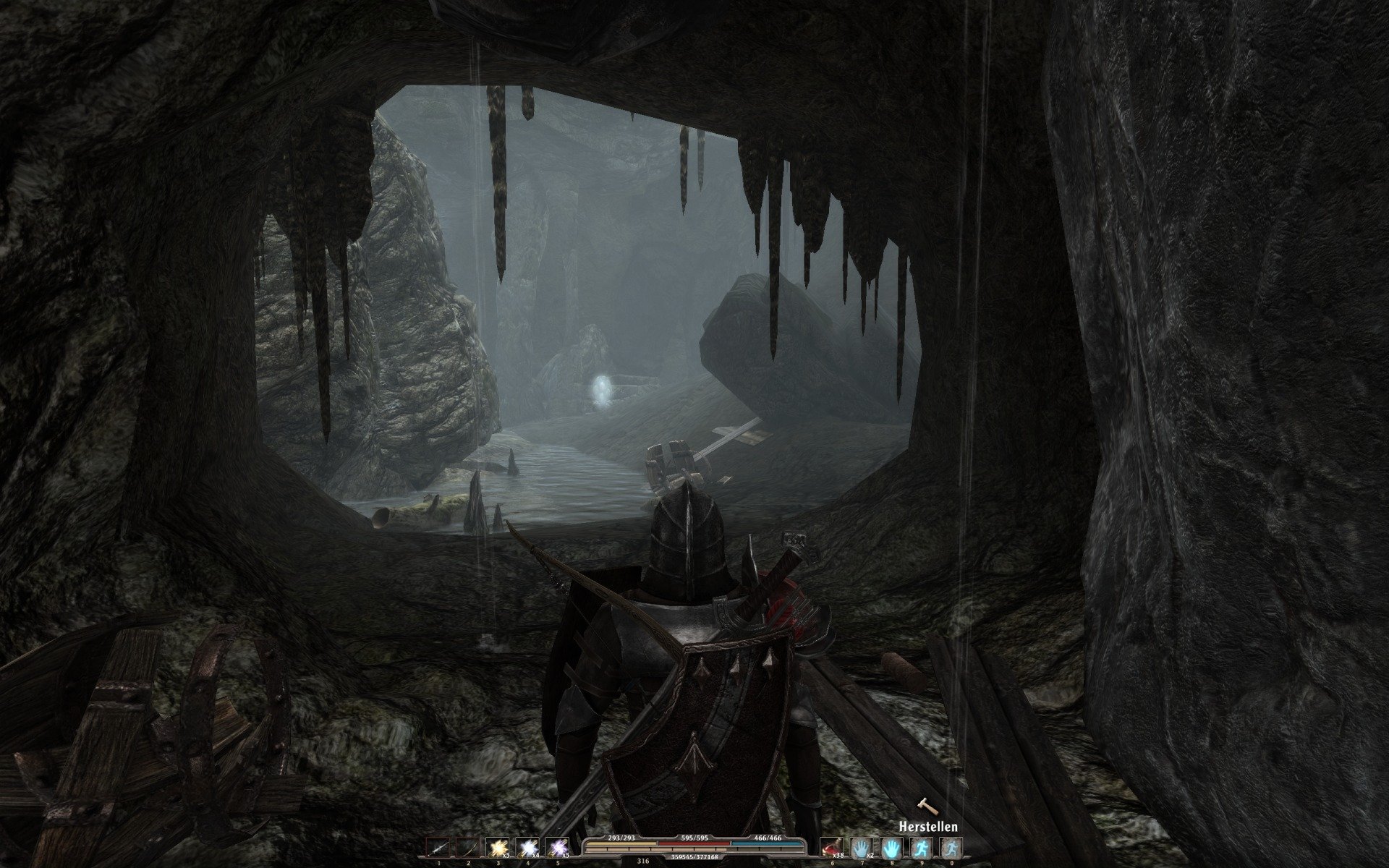Image resolution: width=1389 pixels, height=868 pixels.
Task: Activate the hand ability marked x2
Action: click(x=862, y=847)
